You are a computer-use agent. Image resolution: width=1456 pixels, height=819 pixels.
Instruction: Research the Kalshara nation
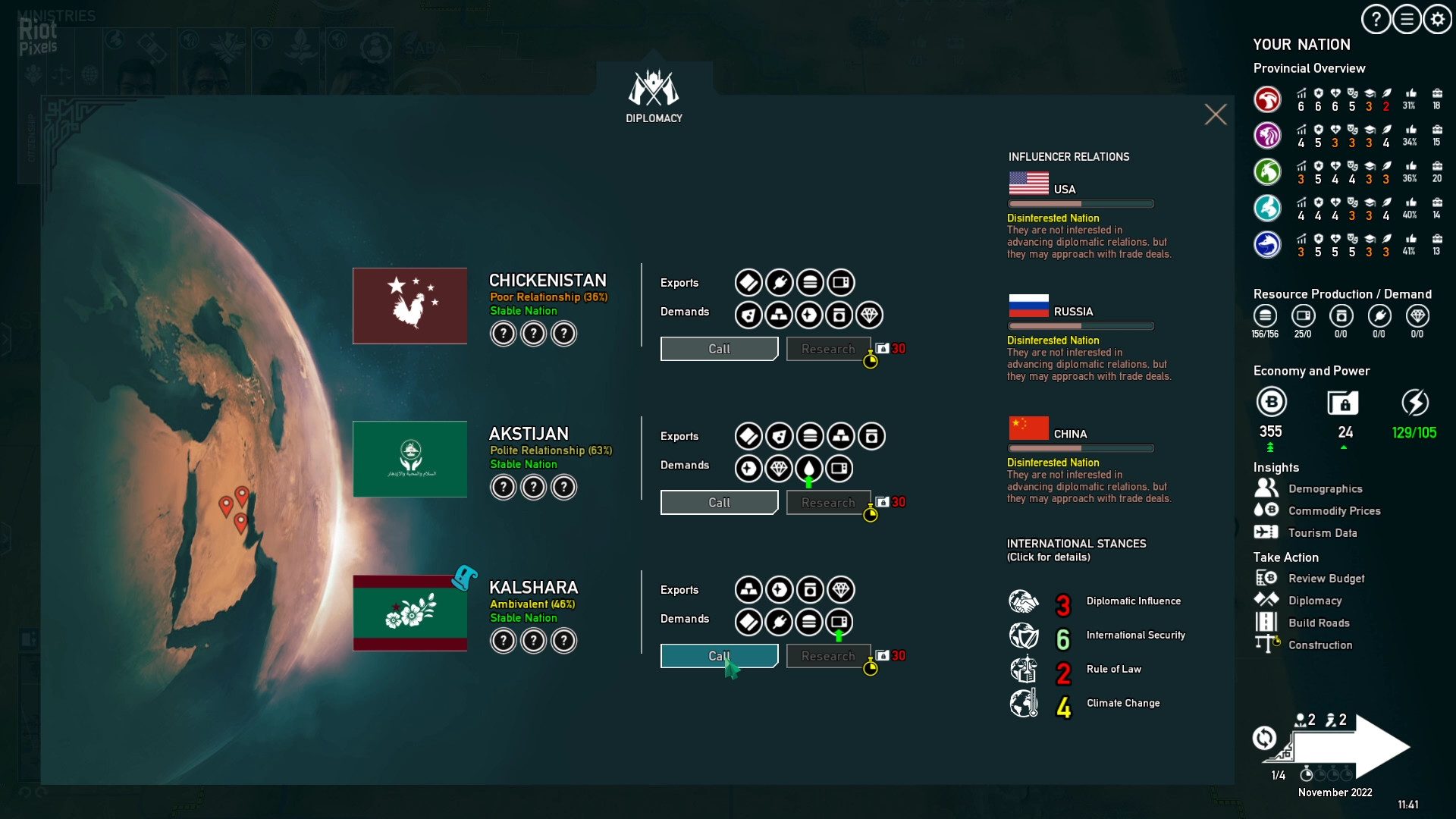pos(827,656)
